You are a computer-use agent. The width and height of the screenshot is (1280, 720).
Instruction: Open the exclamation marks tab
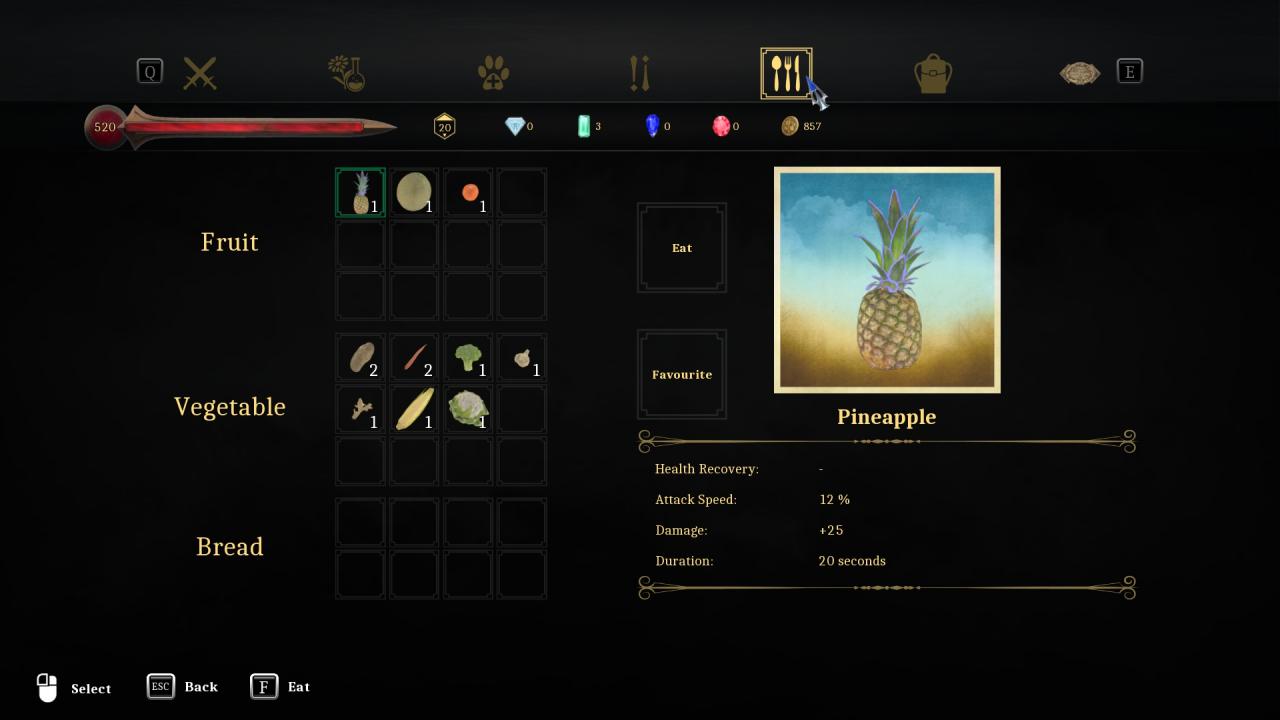(640, 73)
